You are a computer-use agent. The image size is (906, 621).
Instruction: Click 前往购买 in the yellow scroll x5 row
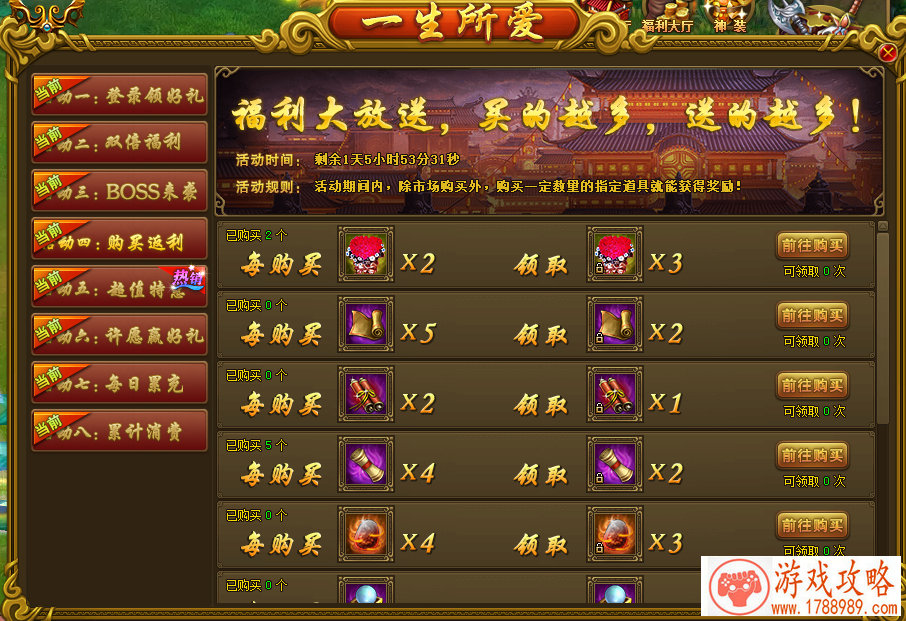click(x=812, y=315)
